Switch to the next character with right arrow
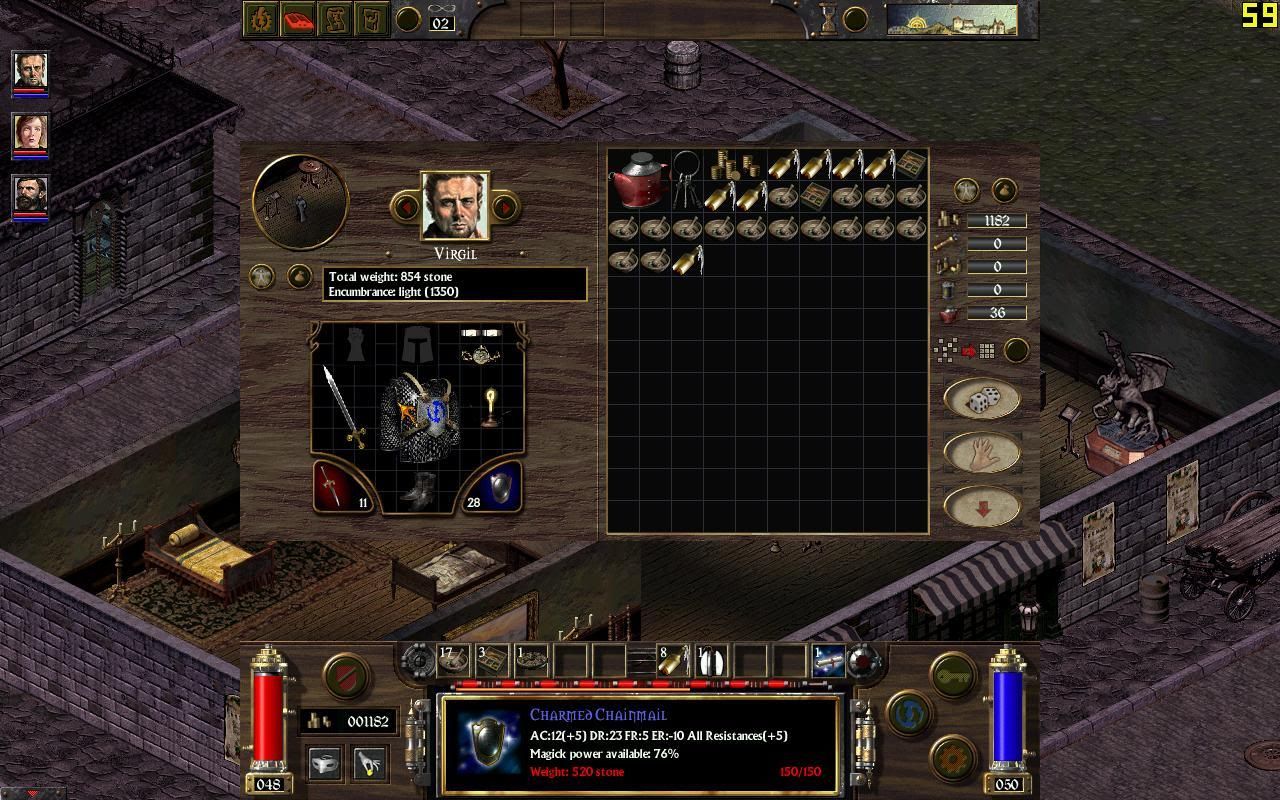The image size is (1280, 800). point(505,207)
